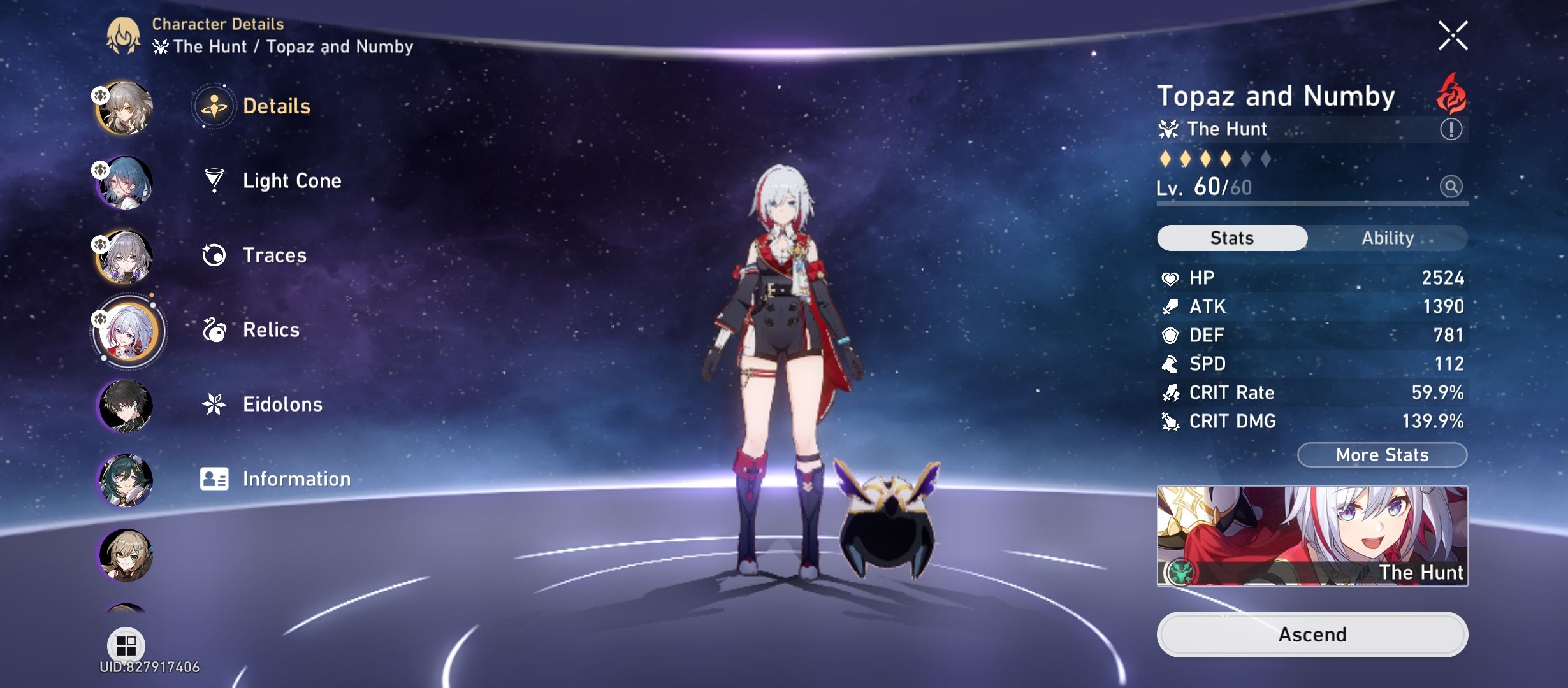
Task: View the Eidolons screen
Action: (x=282, y=404)
